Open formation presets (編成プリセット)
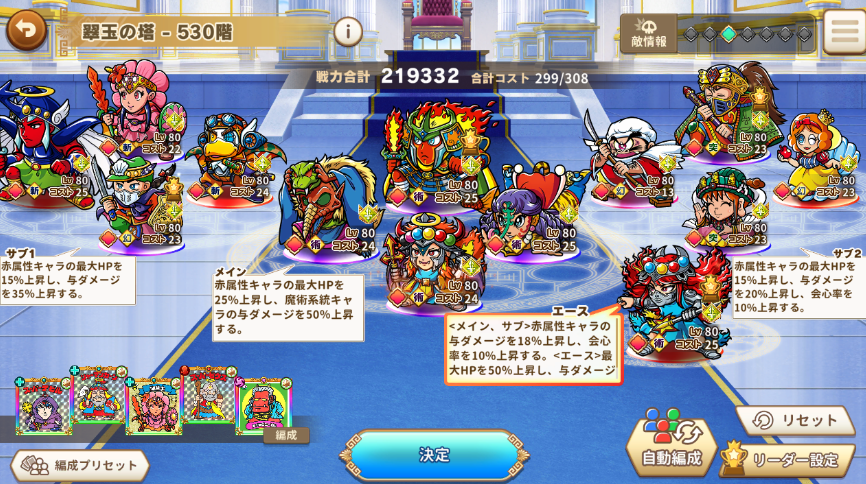The height and width of the screenshot is (484, 866). 80,465
